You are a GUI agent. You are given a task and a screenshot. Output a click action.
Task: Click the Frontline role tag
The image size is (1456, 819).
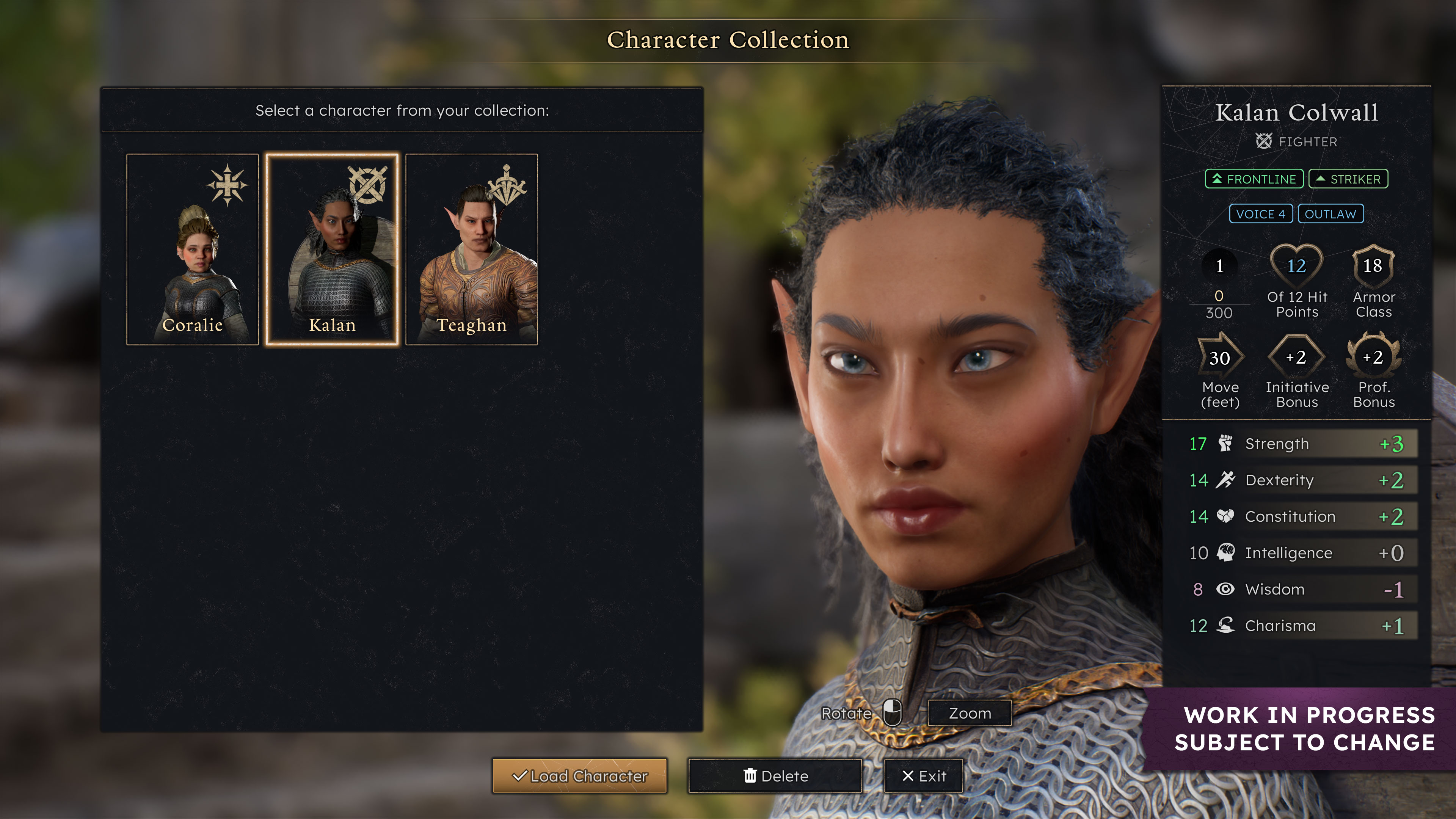pos(1254,179)
